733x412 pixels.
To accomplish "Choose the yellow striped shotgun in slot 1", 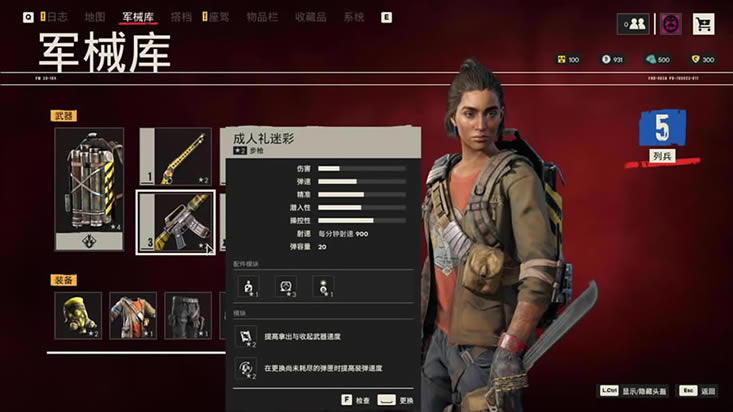I will [x=176, y=156].
